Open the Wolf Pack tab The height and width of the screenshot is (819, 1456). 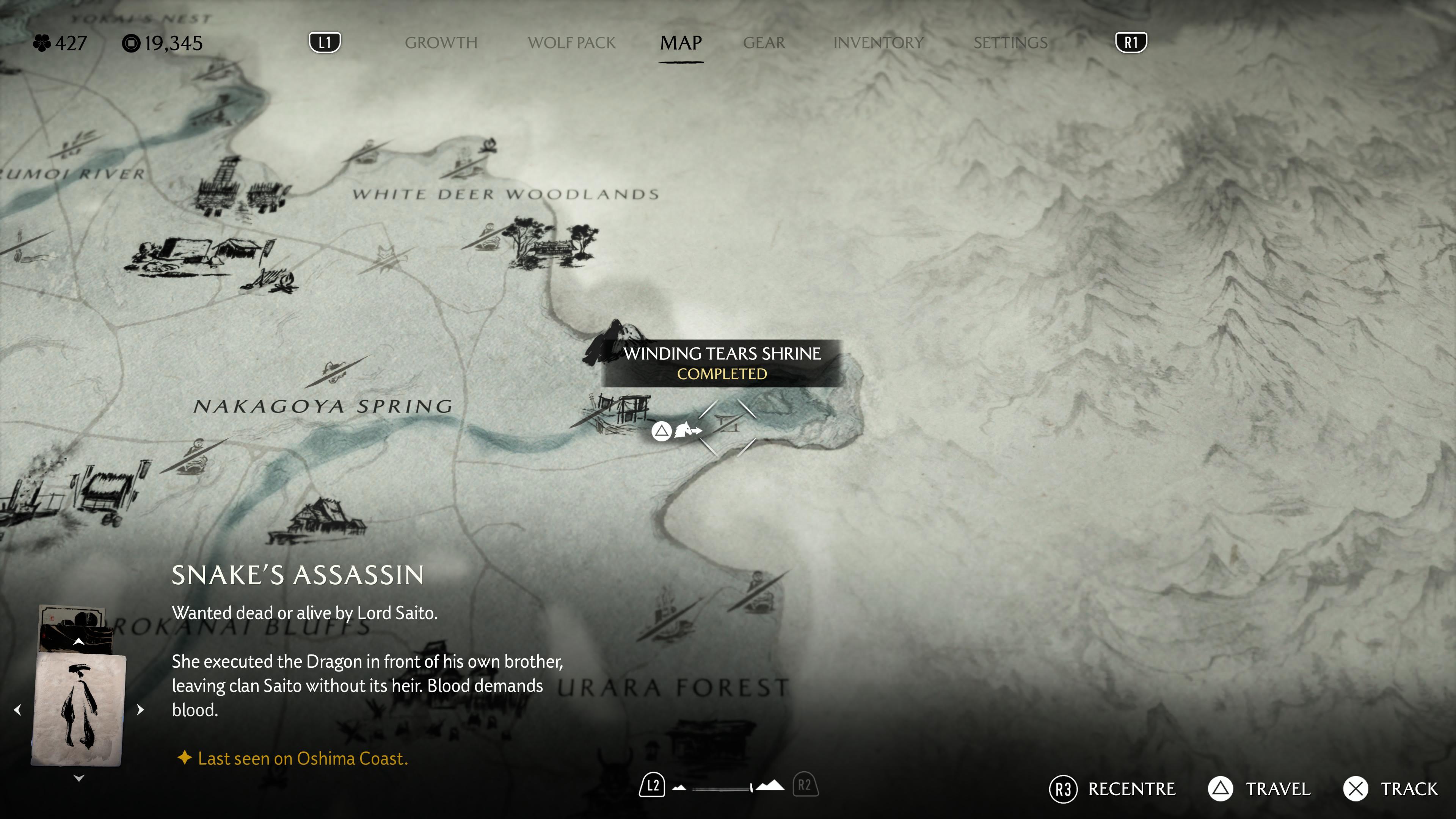[x=571, y=43]
